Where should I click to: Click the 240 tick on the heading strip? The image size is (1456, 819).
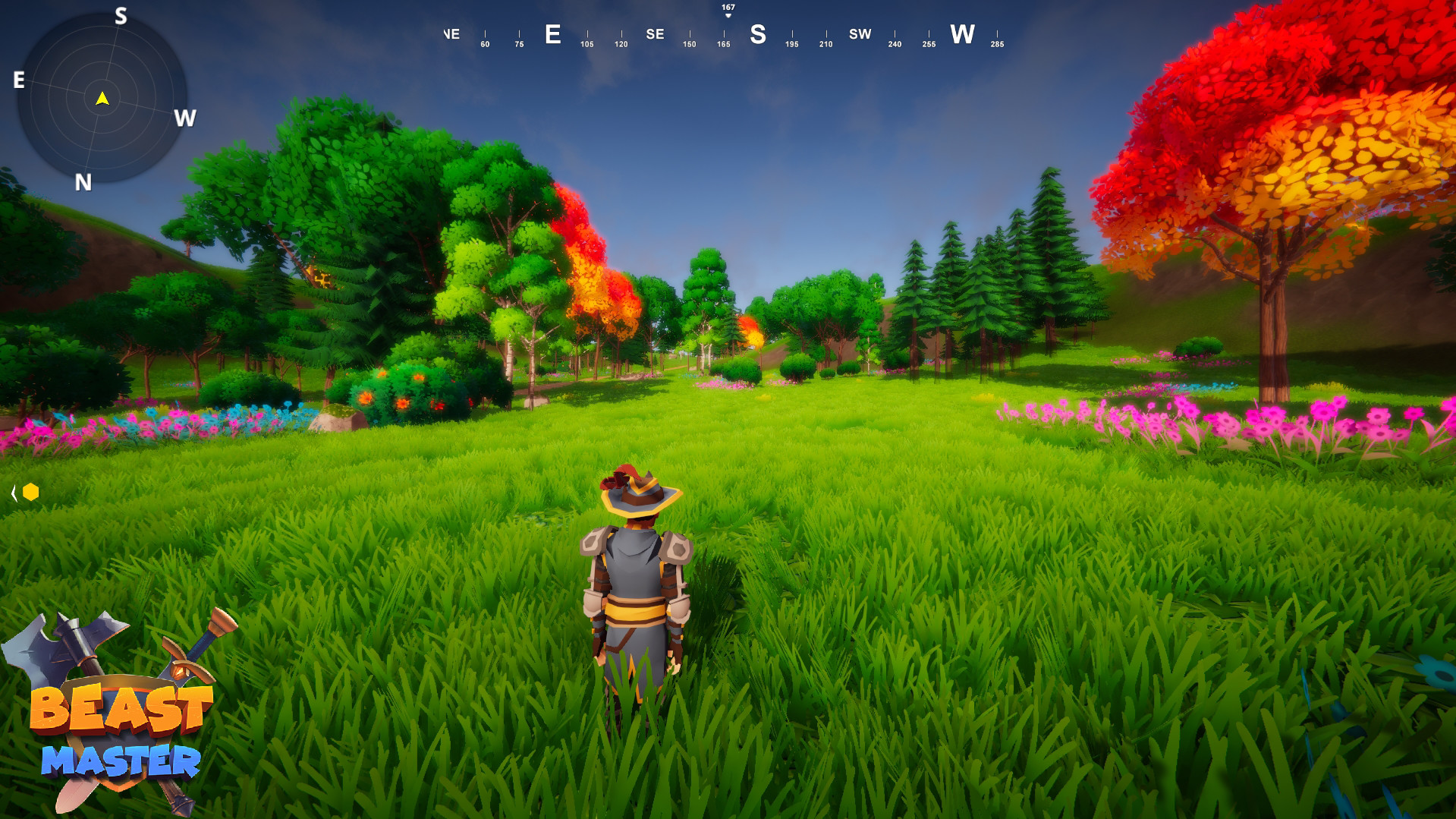(894, 44)
